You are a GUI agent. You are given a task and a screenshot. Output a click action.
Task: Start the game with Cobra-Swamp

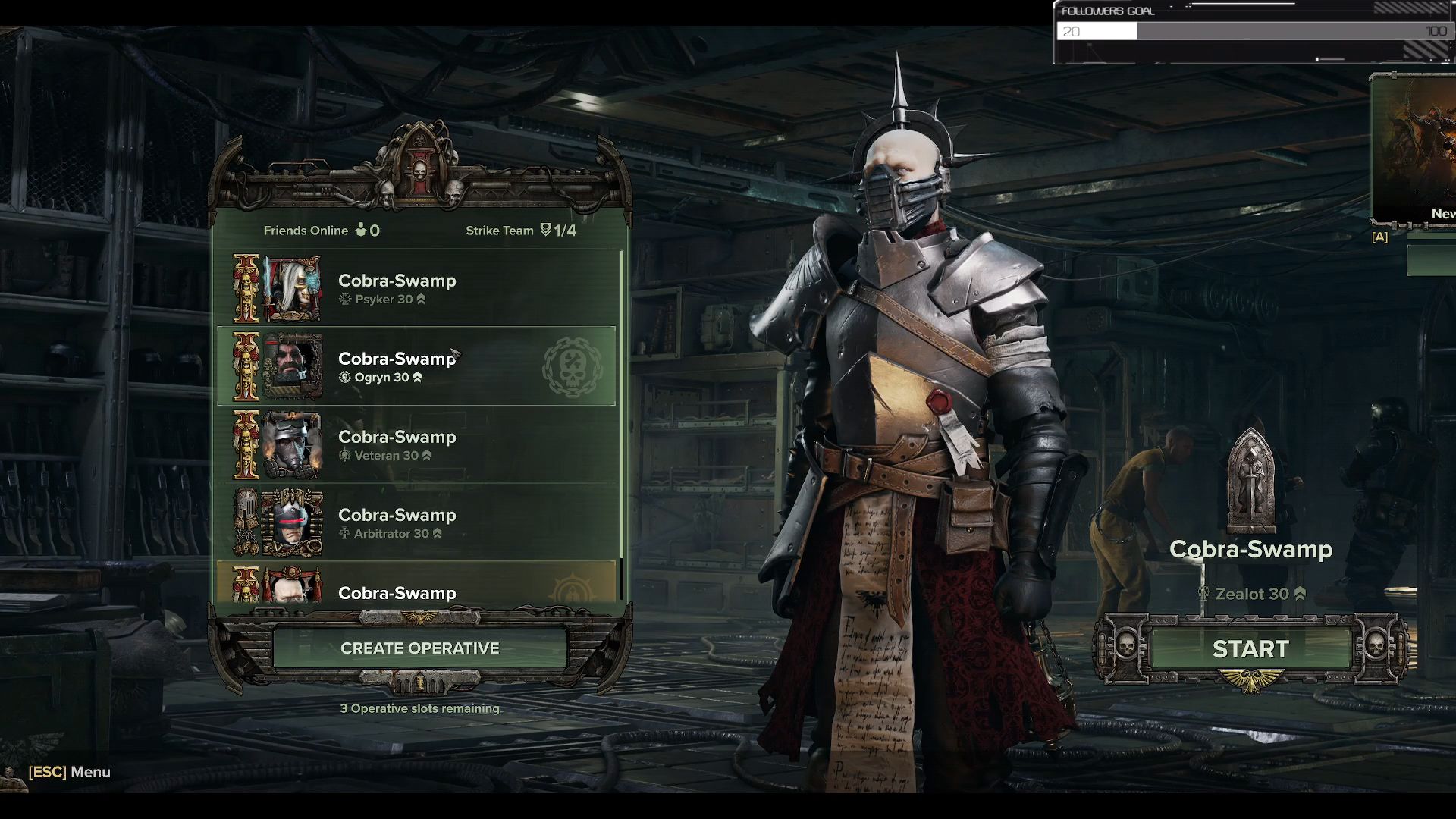(x=1250, y=649)
